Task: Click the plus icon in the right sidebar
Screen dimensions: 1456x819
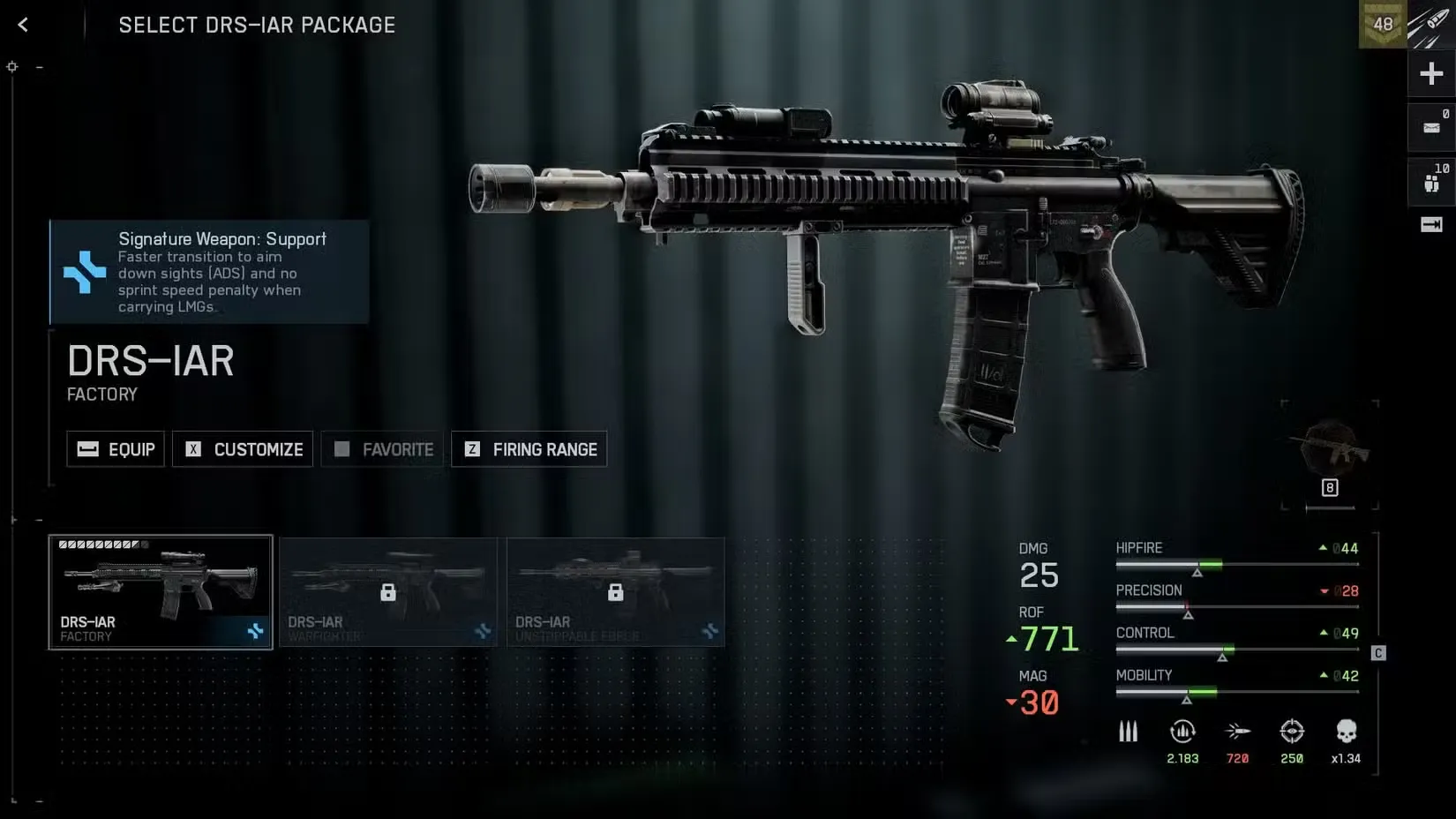Action: [1430, 73]
